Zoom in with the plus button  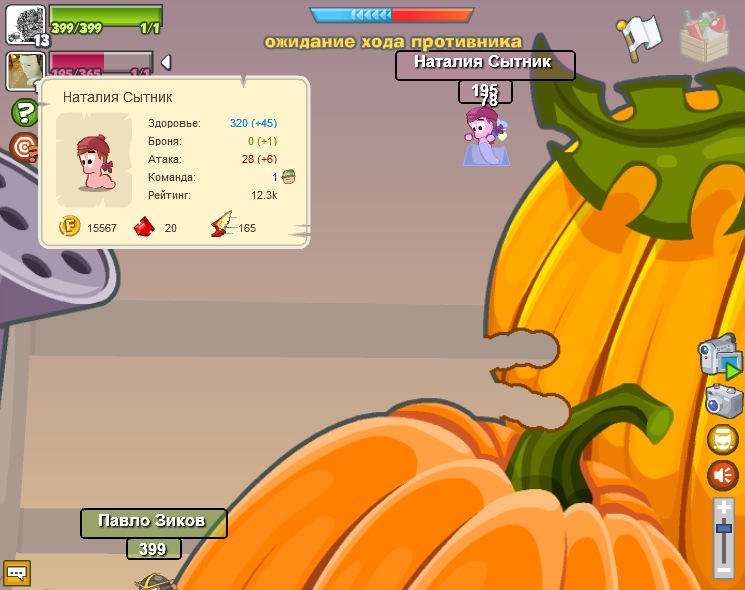click(x=724, y=508)
